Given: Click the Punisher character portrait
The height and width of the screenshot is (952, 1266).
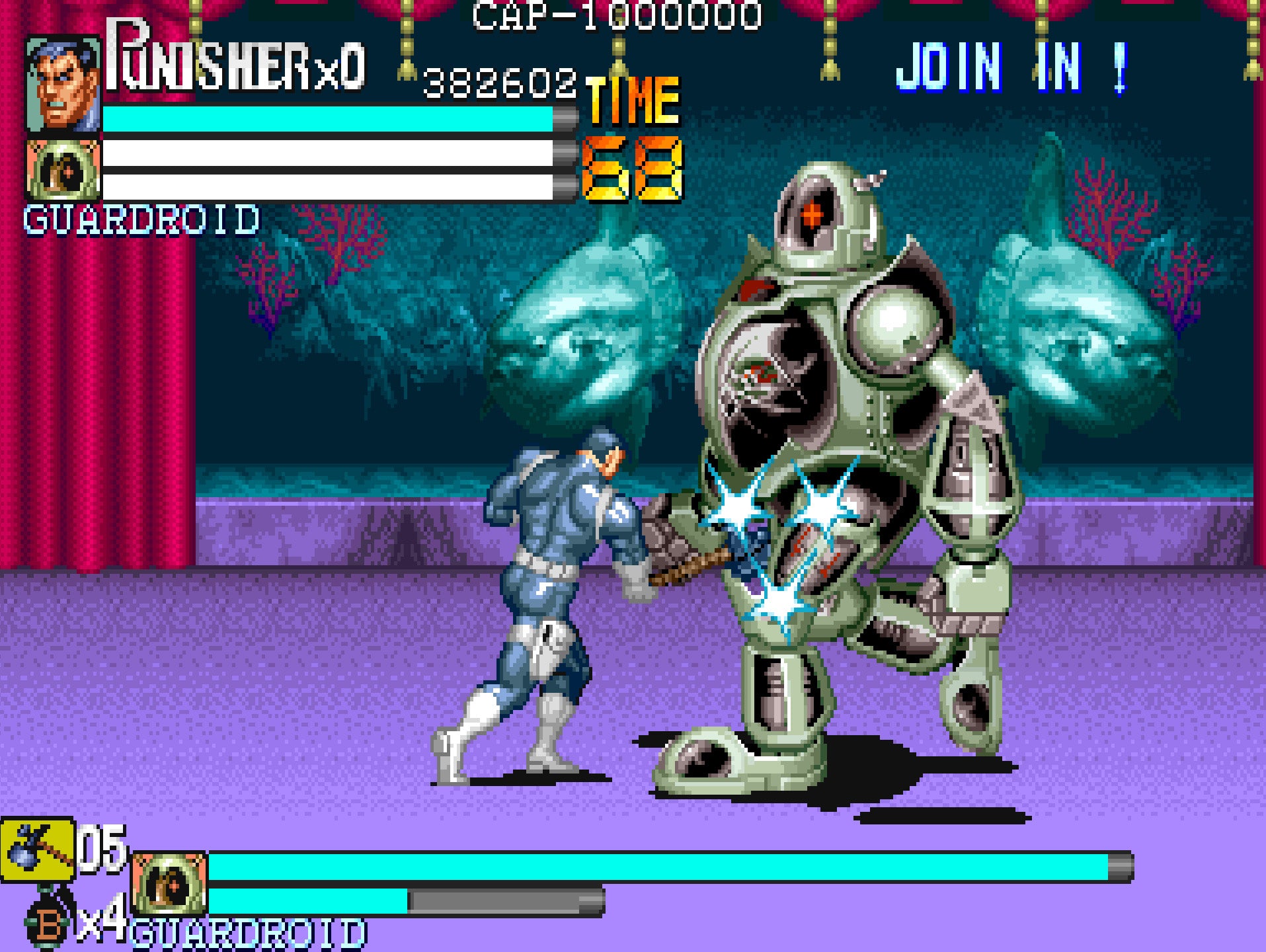Looking at the screenshot, I should [63, 85].
